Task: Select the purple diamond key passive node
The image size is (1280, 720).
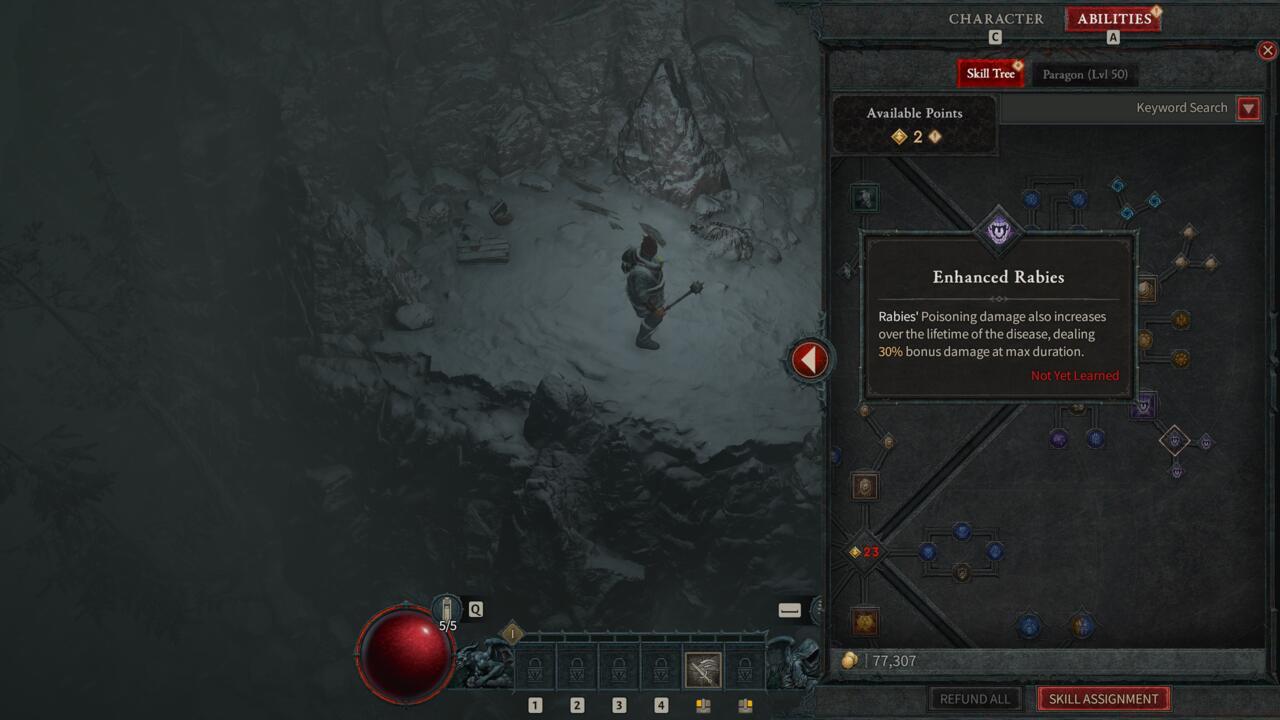Action: (x=1175, y=440)
